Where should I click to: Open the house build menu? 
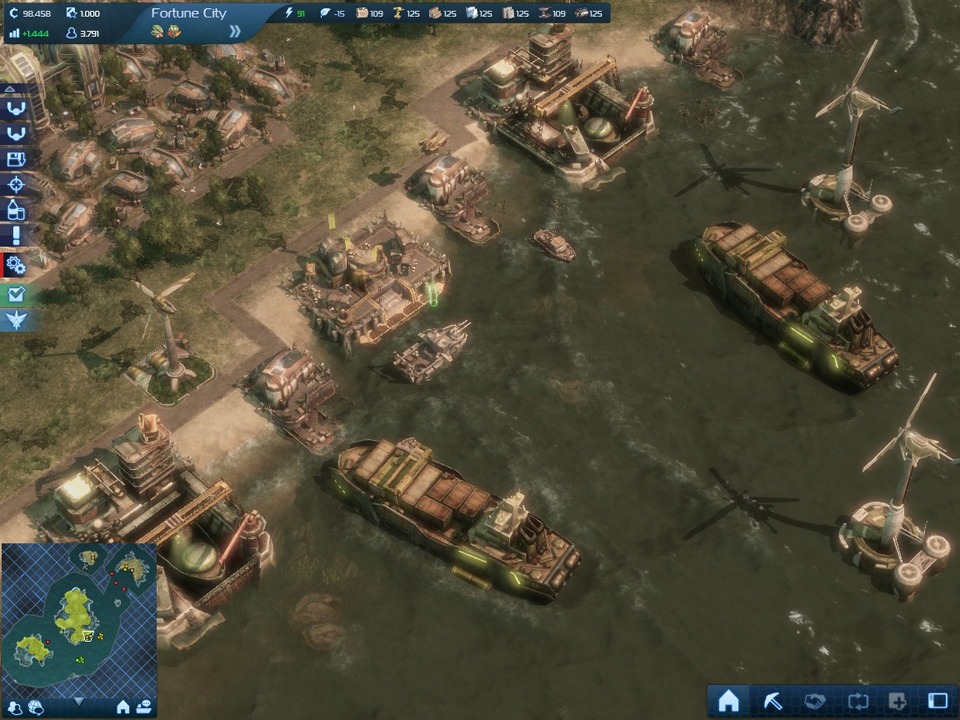728,700
